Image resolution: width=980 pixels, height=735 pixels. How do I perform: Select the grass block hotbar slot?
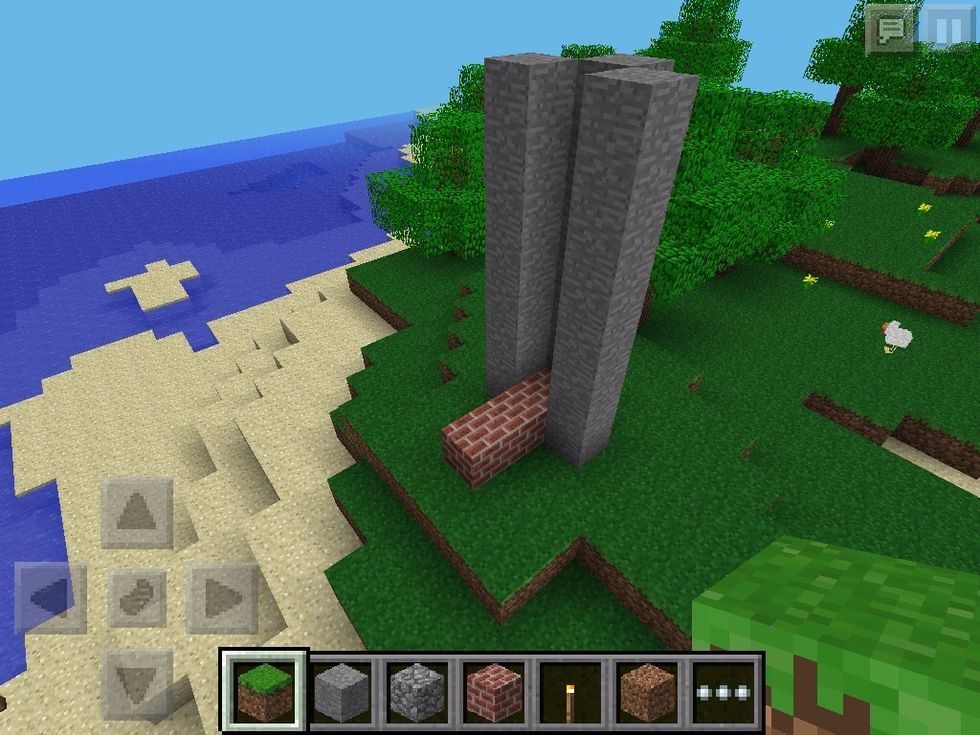click(x=264, y=691)
